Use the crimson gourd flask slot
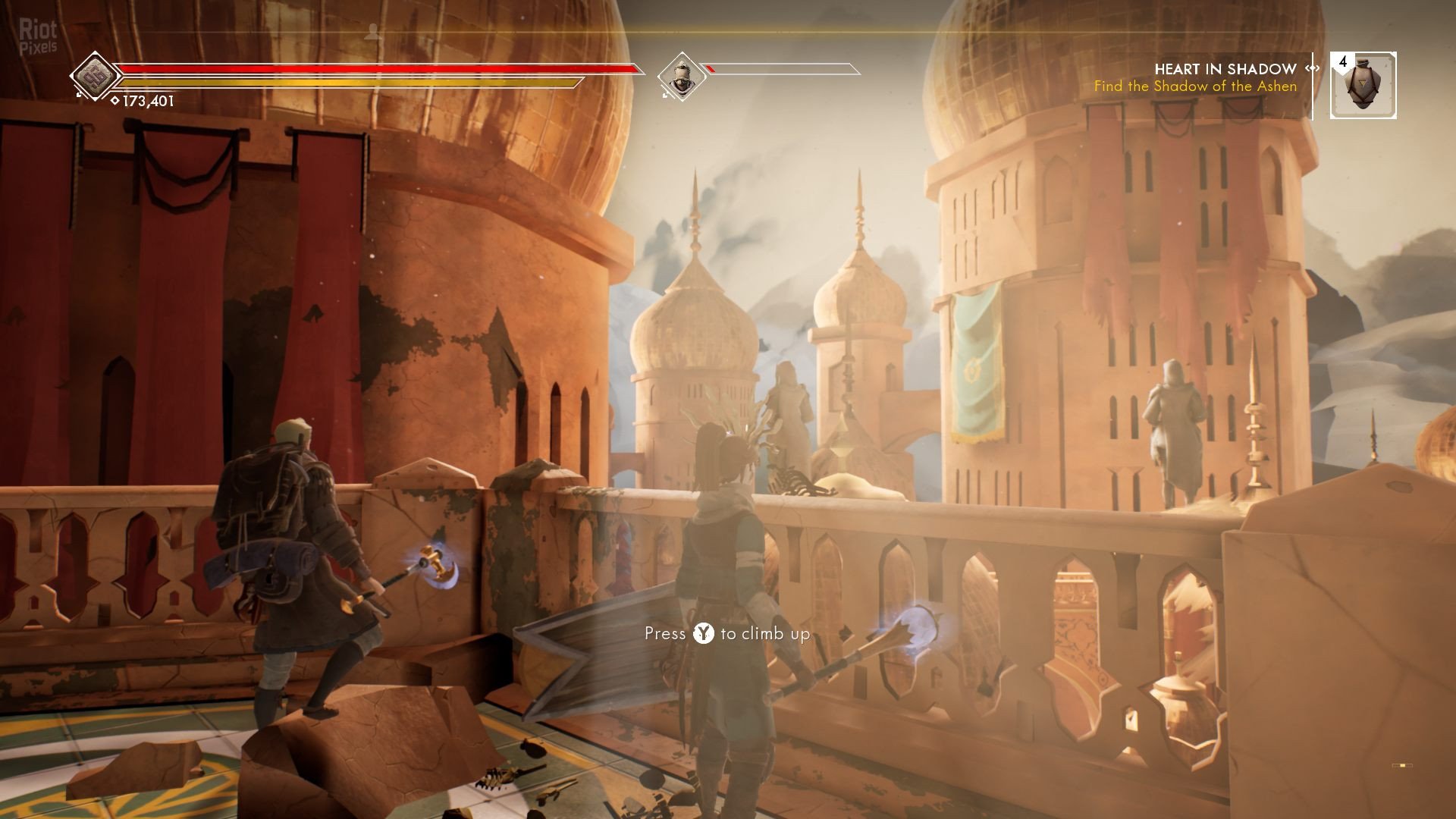1456x819 pixels. tap(1363, 86)
